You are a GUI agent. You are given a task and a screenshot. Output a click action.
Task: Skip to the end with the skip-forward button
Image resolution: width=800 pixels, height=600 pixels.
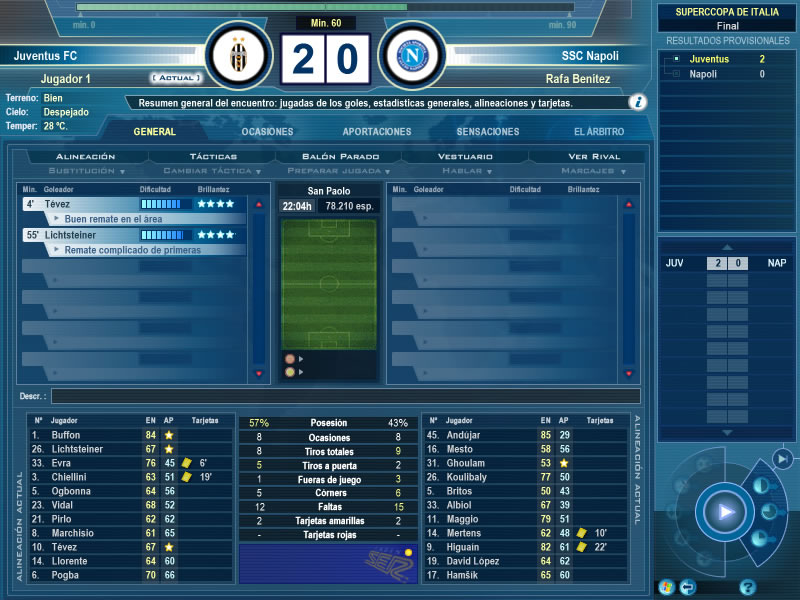tap(781, 458)
